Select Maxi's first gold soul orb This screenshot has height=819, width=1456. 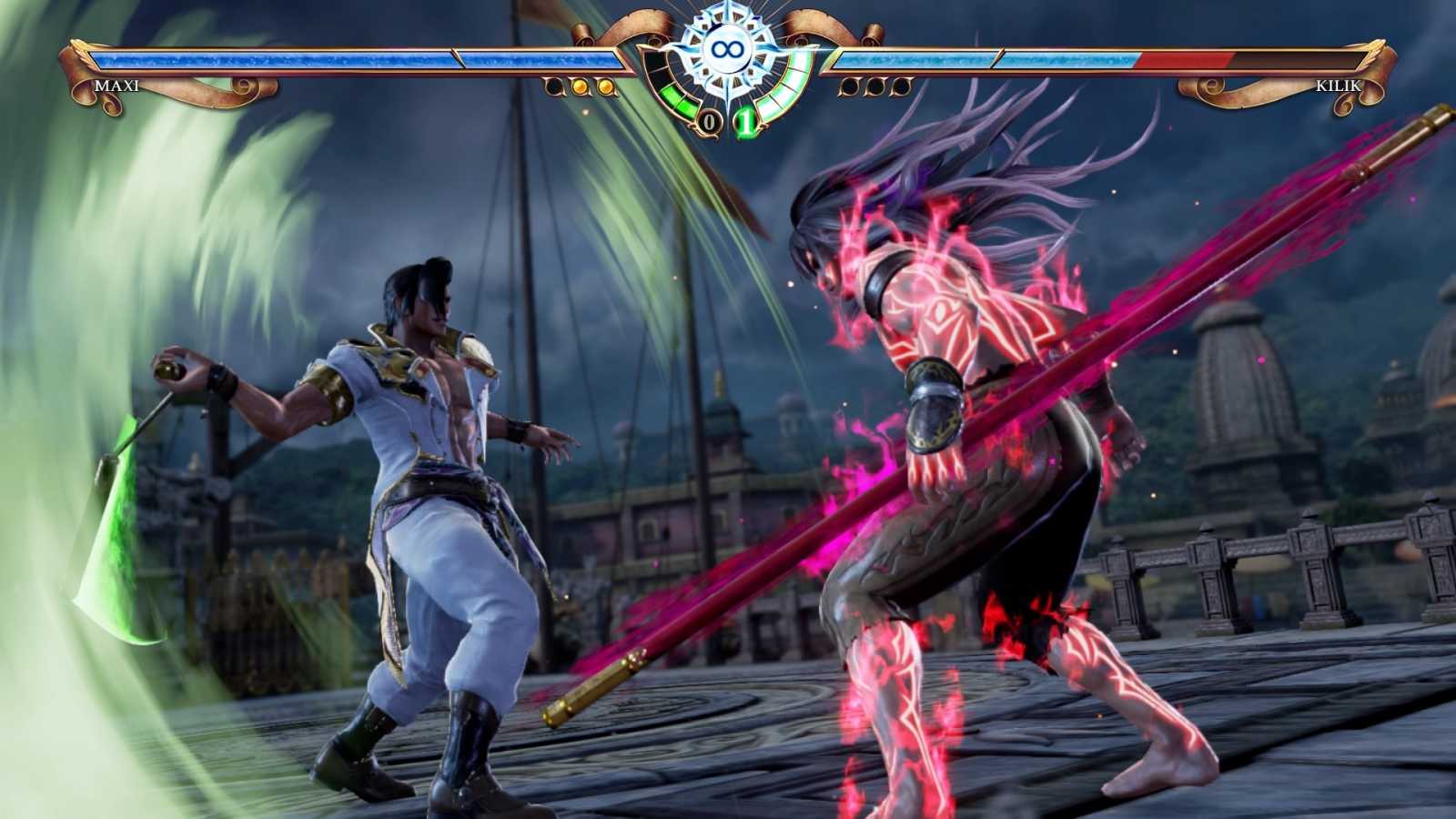pos(580,86)
